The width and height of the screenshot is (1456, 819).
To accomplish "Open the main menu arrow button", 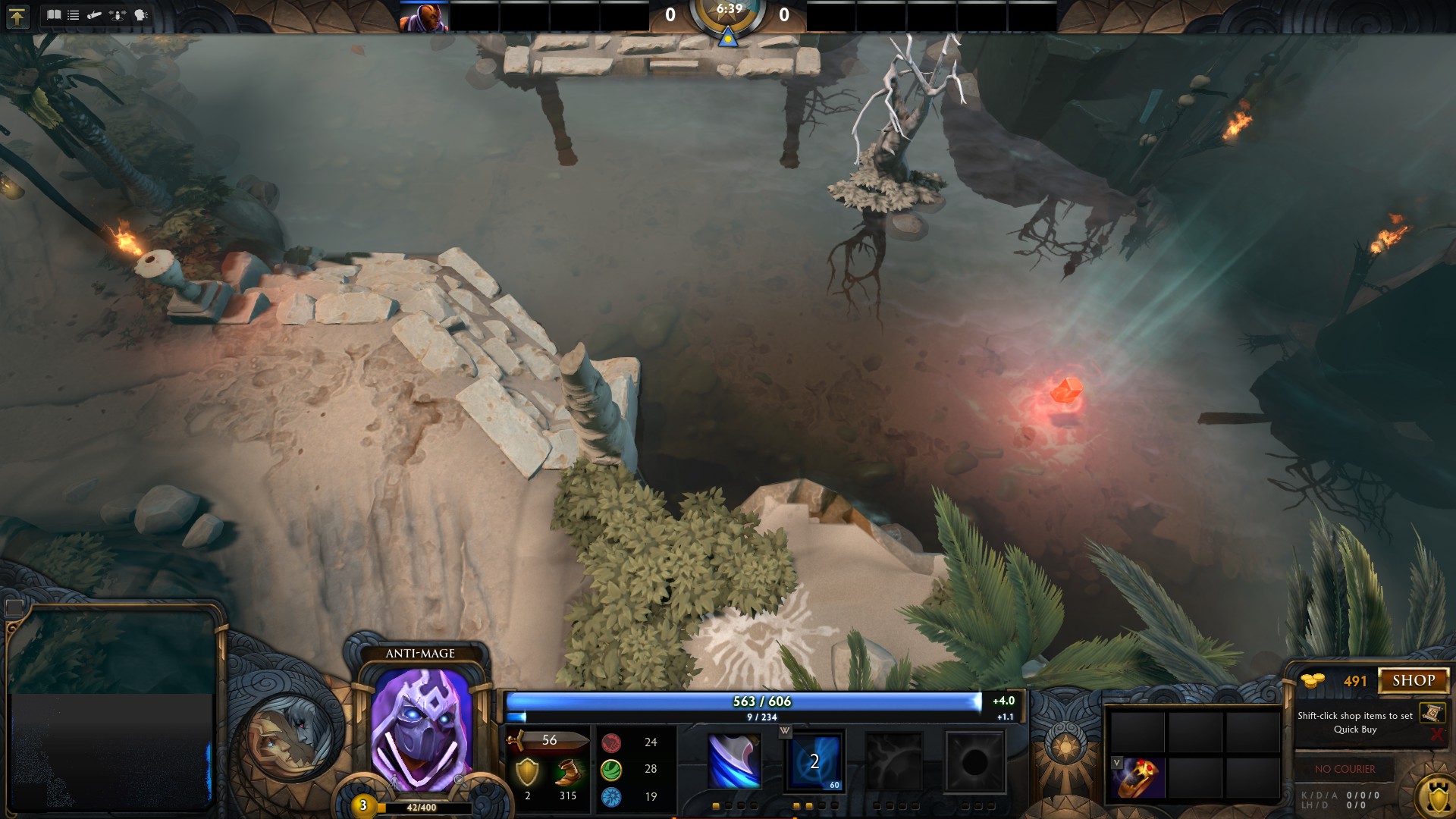I will 17,16.
